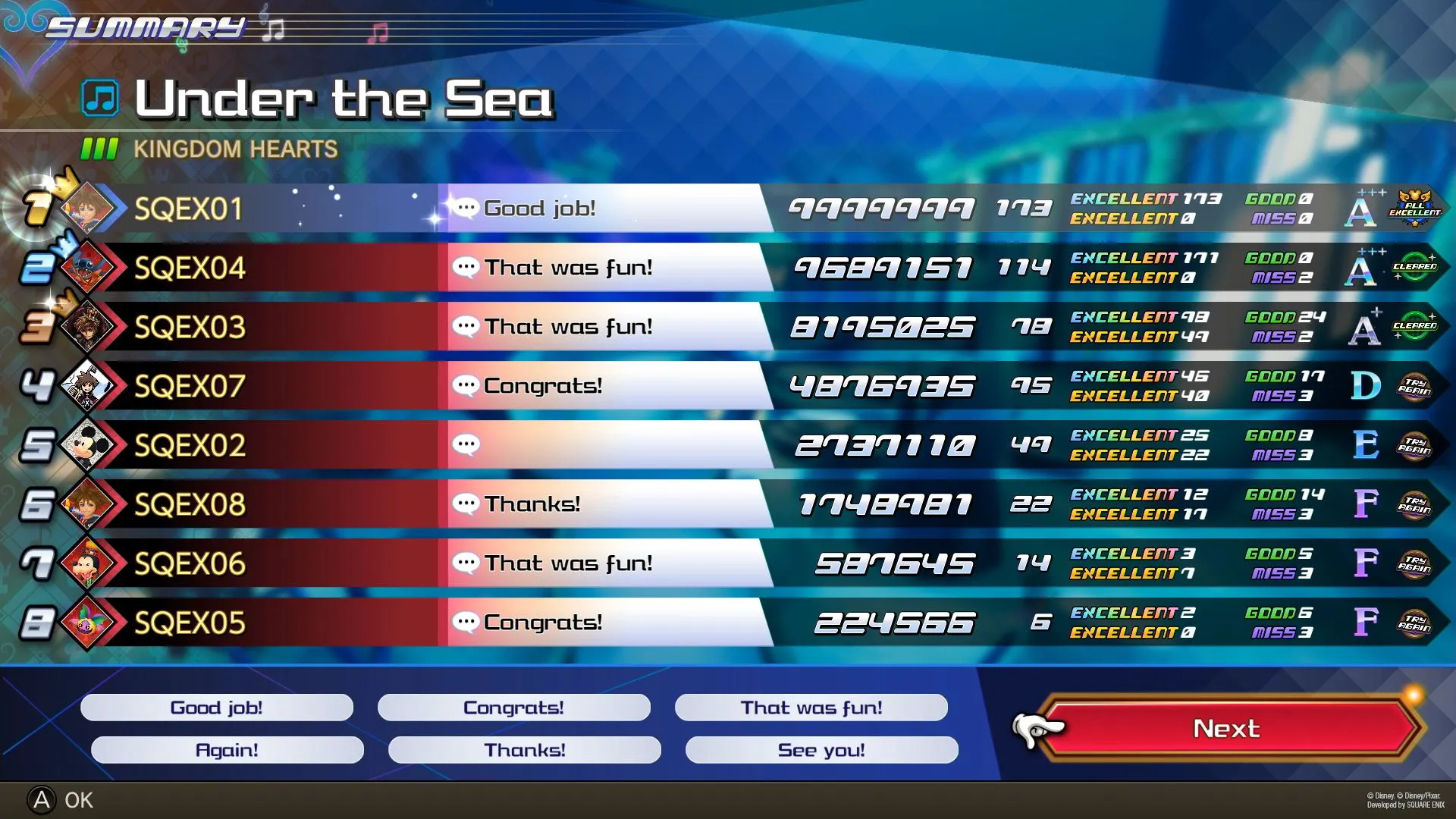Select the SQEX03 result row
1456x819 pixels.
click(190, 327)
